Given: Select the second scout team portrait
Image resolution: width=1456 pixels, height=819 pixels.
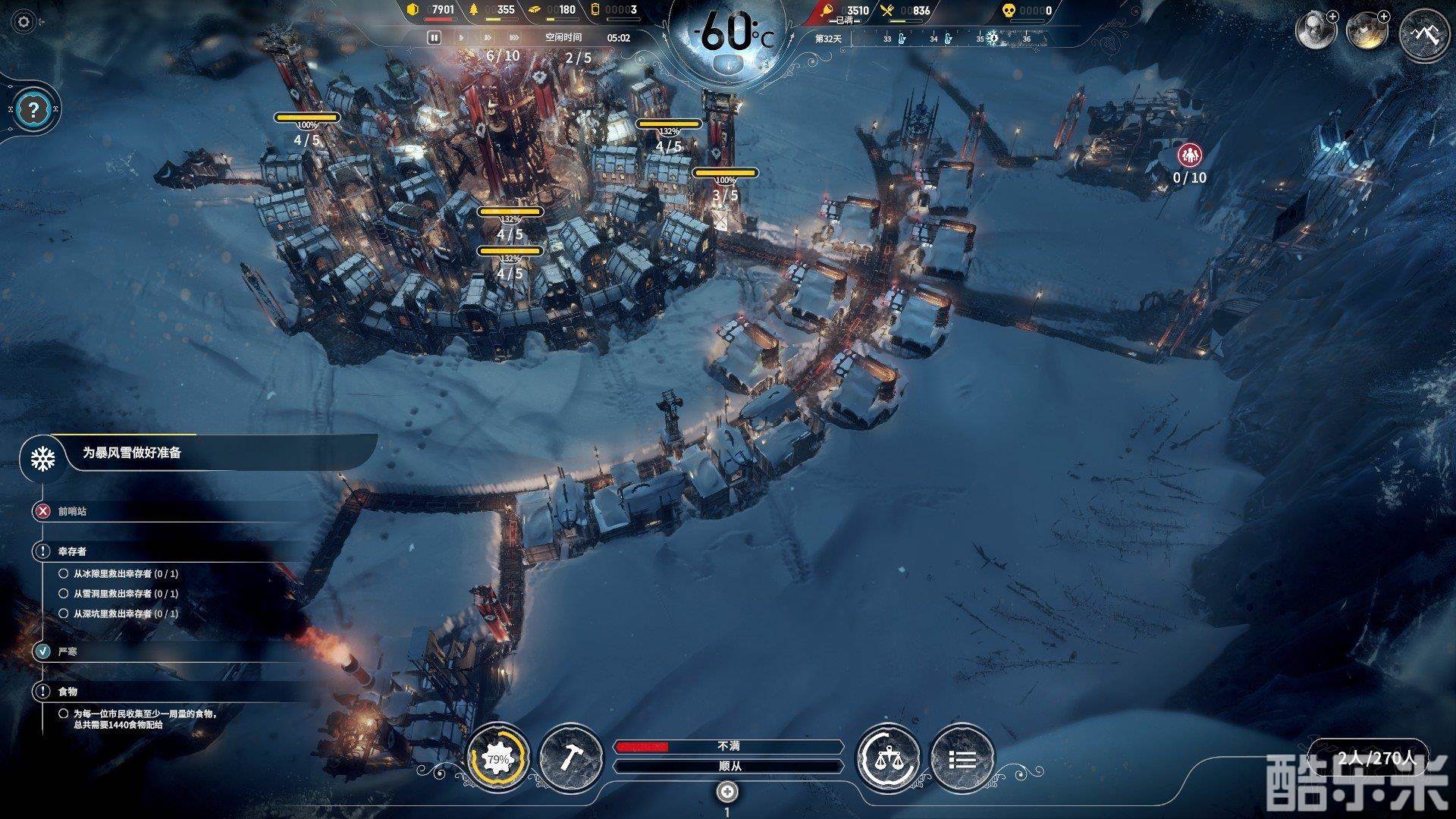Looking at the screenshot, I should click(x=1366, y=32).
